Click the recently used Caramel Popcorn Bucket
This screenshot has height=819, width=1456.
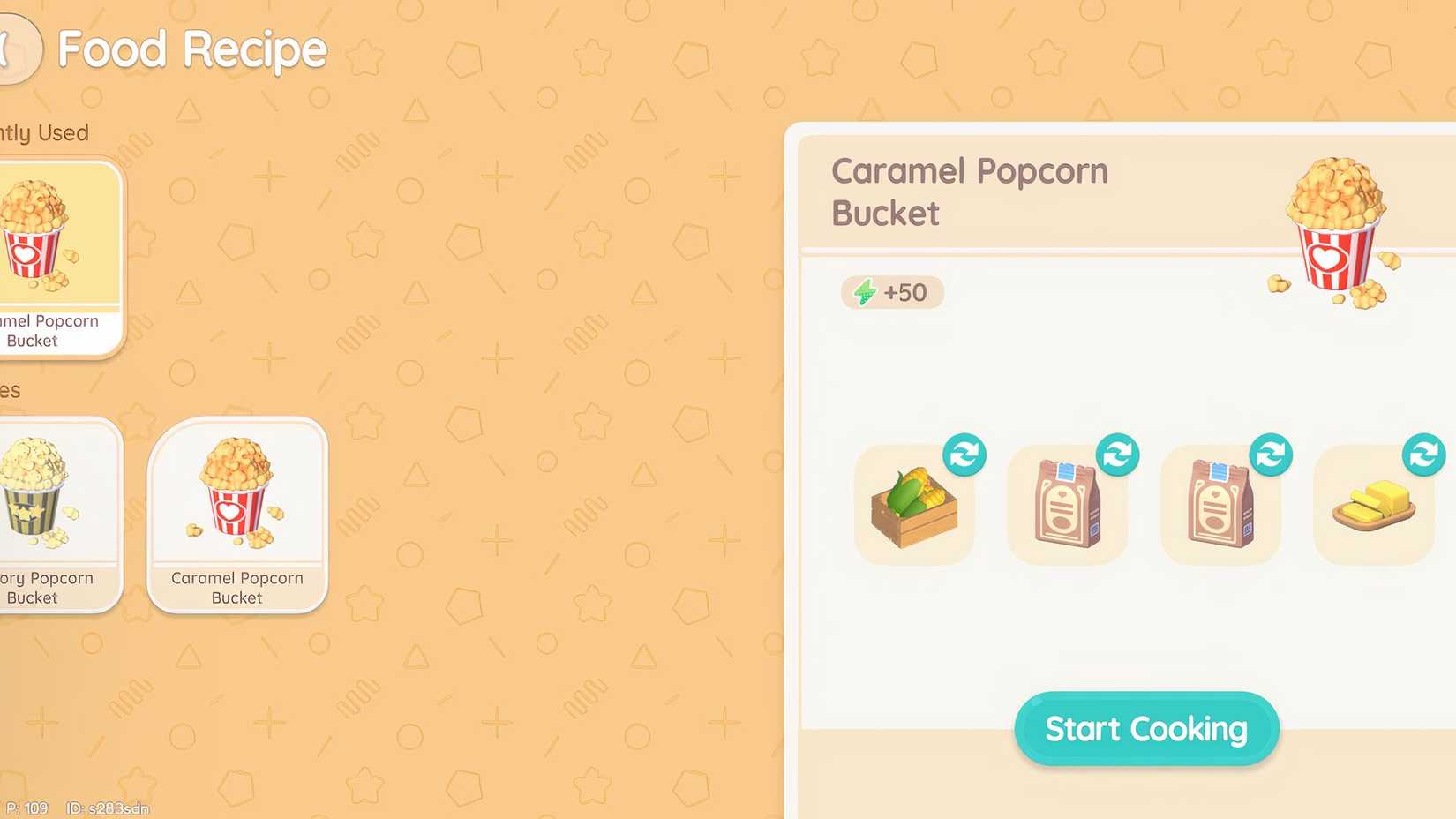point(53,256)
